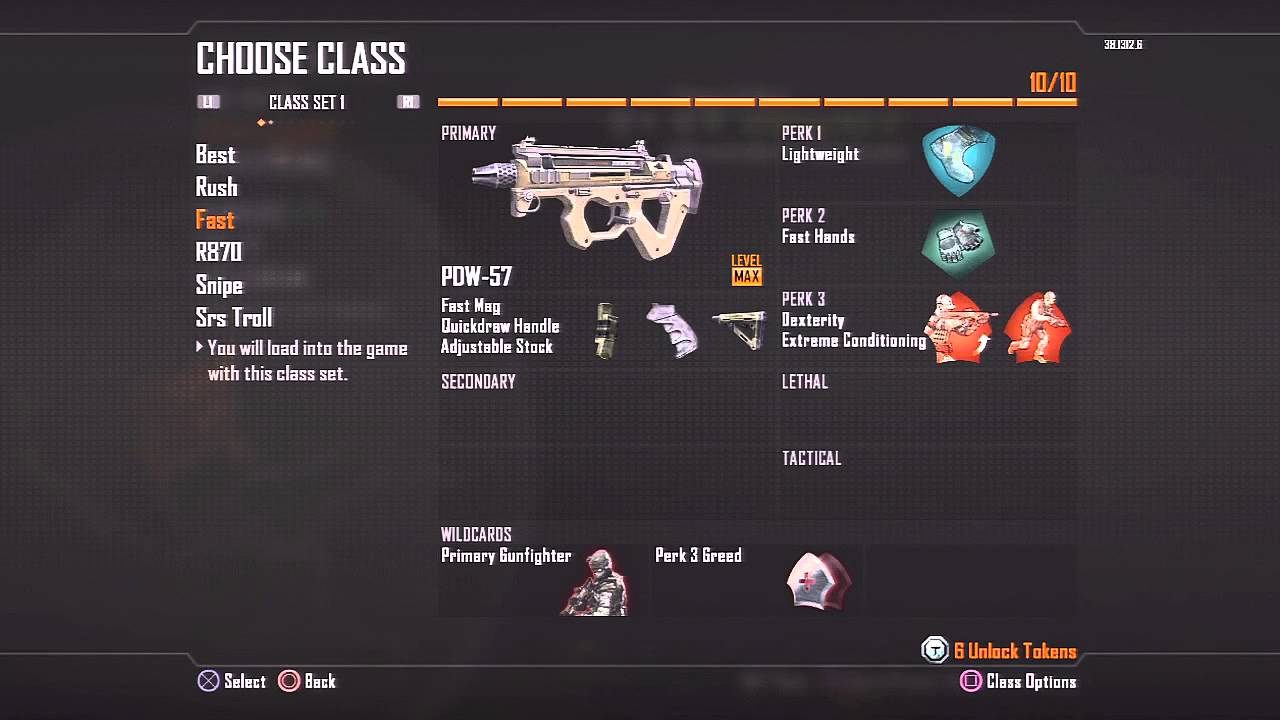
Task: Click the Perk 3 Greed wildcard icon
Action: point(820,582)
